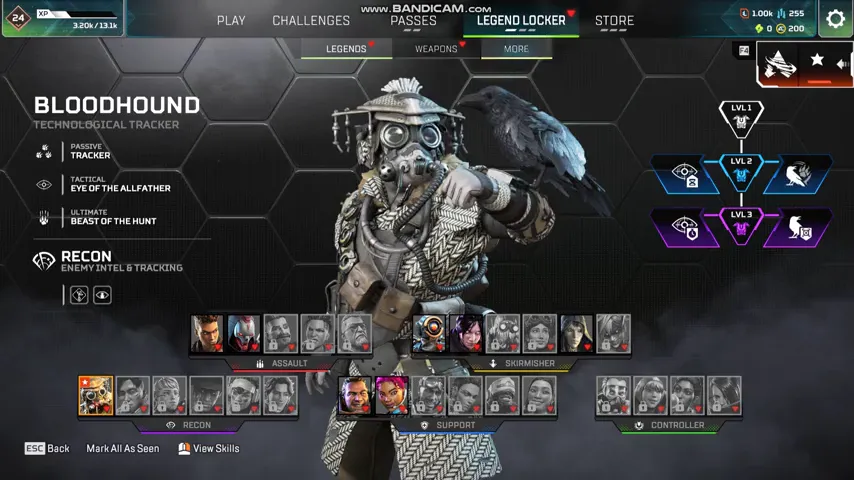
Task: Show the WEAPONS sub-tab
Action: (436, 48)
